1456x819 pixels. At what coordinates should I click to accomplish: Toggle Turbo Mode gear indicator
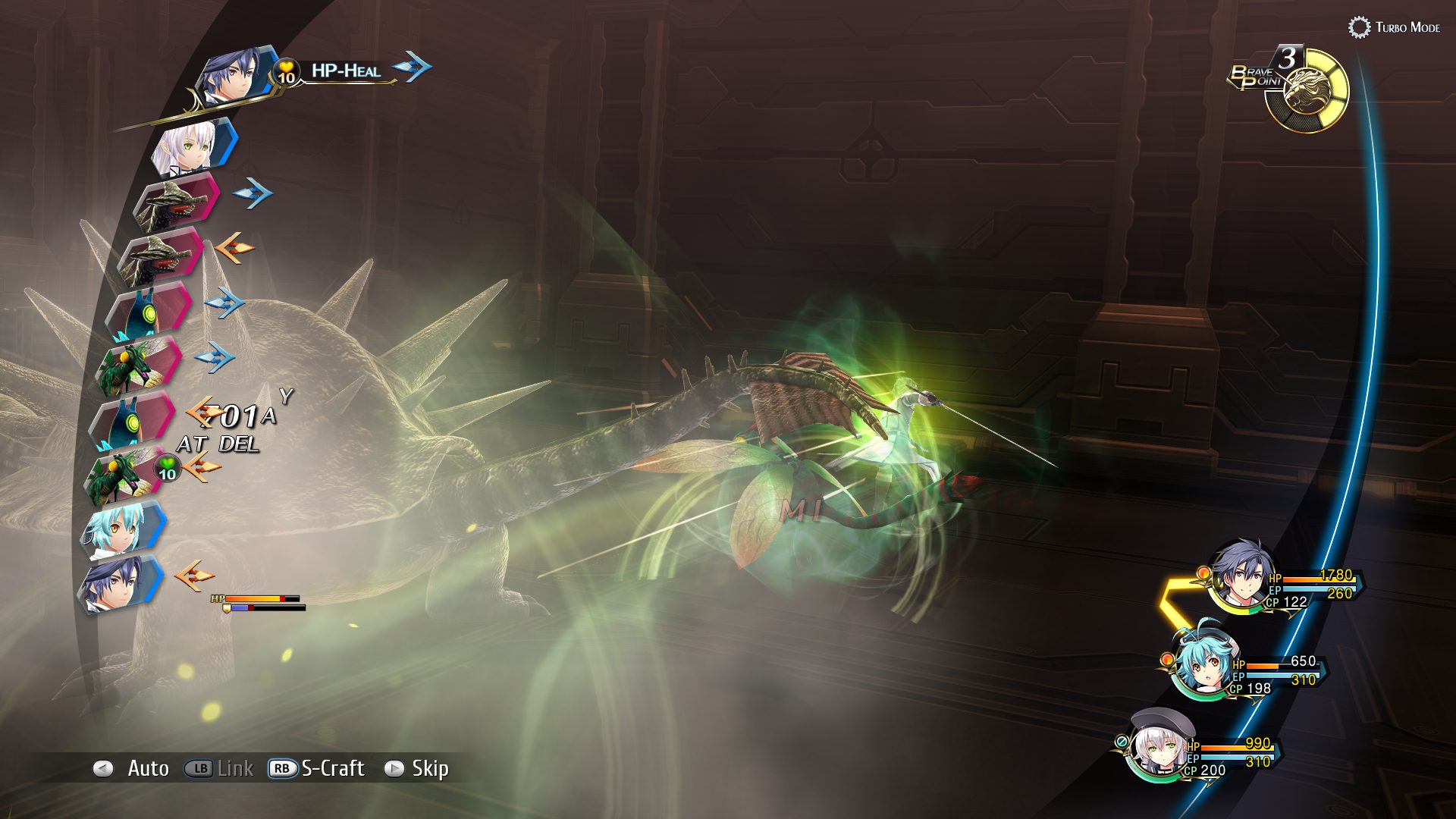pyautogui.click(x=1359, y=27)
